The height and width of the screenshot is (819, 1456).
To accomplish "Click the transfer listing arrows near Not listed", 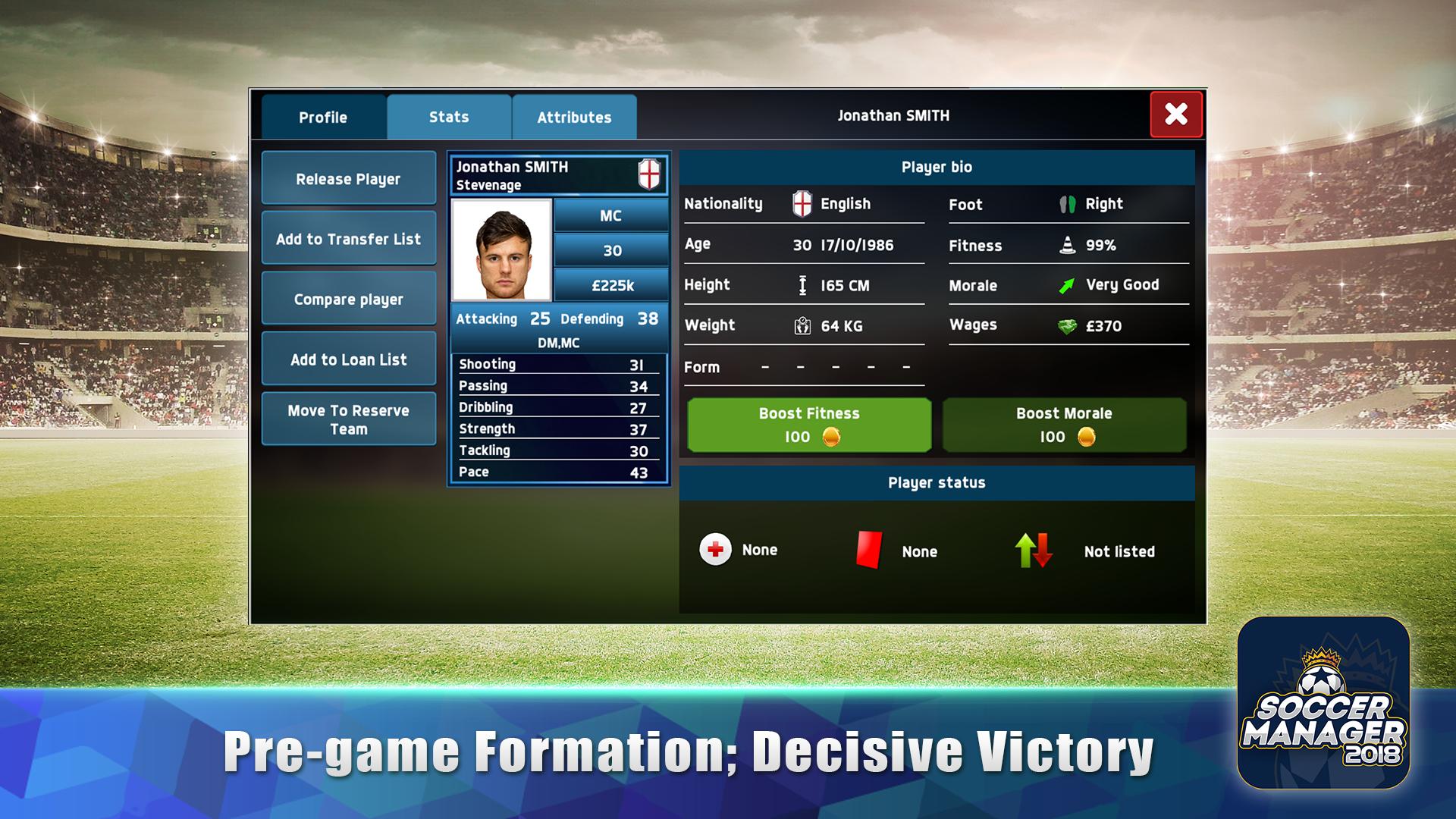I will 1032,550.
